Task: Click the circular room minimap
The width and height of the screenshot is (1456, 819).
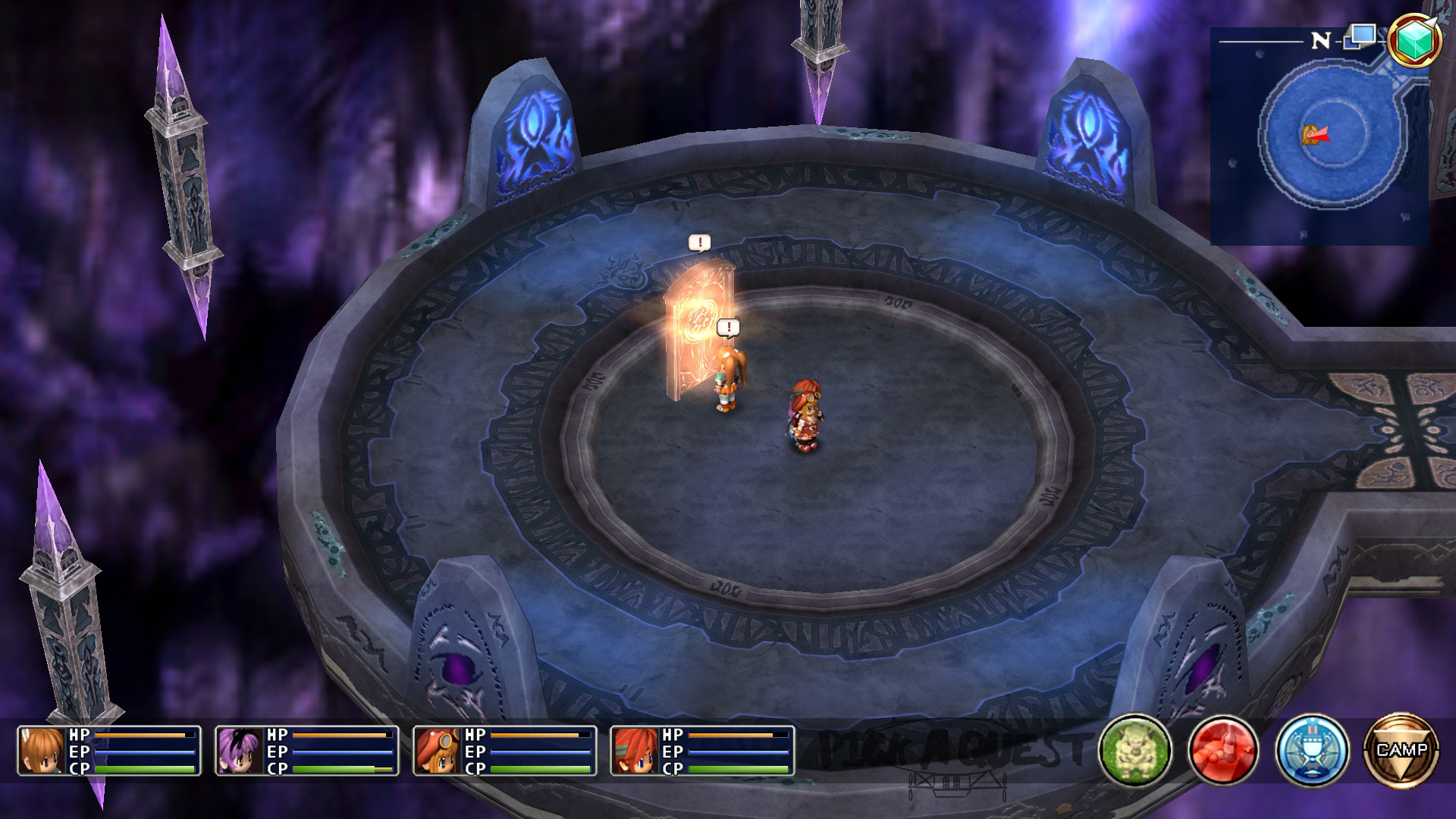Action: click(x=1319, y=136)
